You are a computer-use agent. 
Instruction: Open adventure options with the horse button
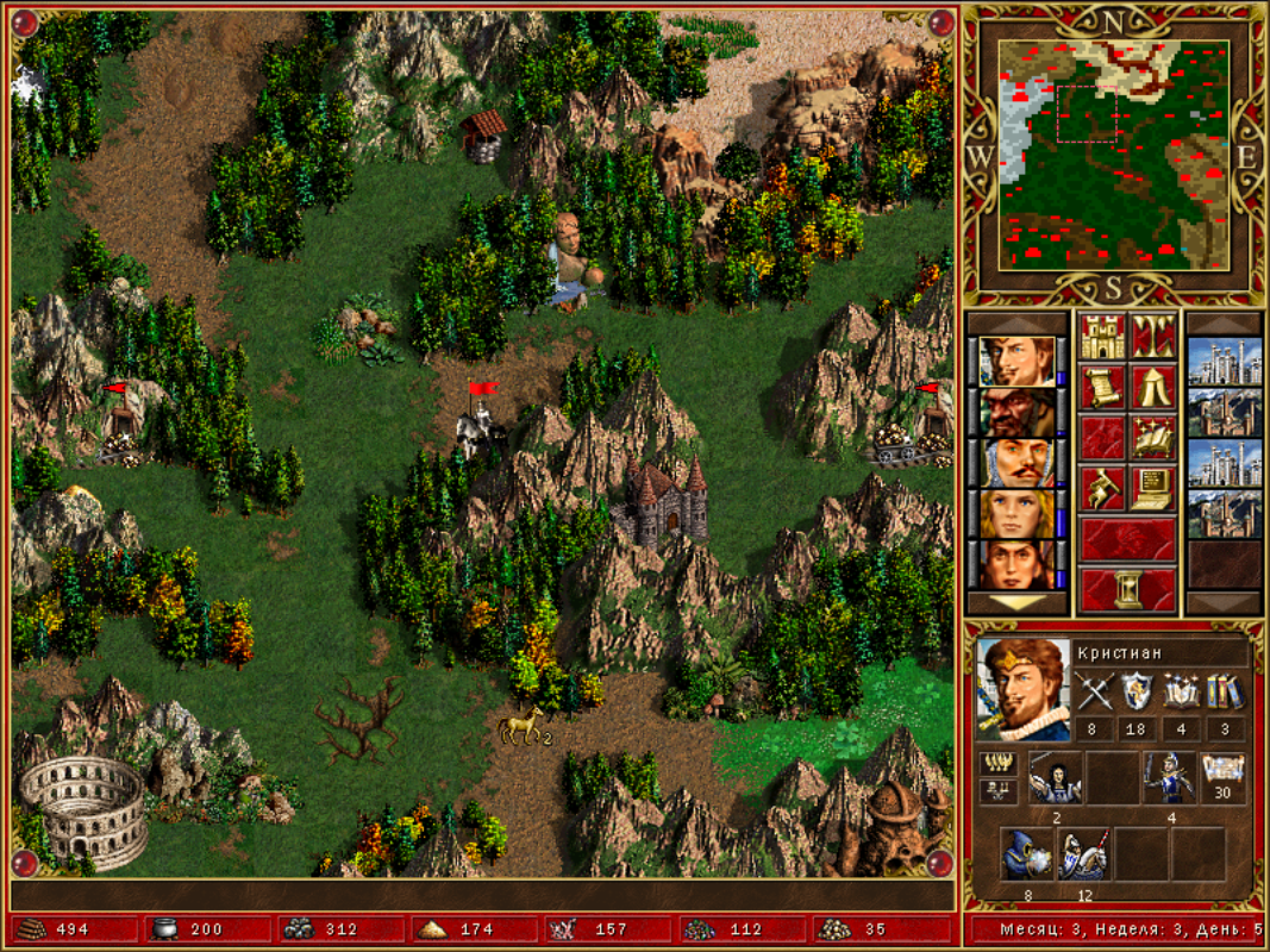tap(1102, 488)
